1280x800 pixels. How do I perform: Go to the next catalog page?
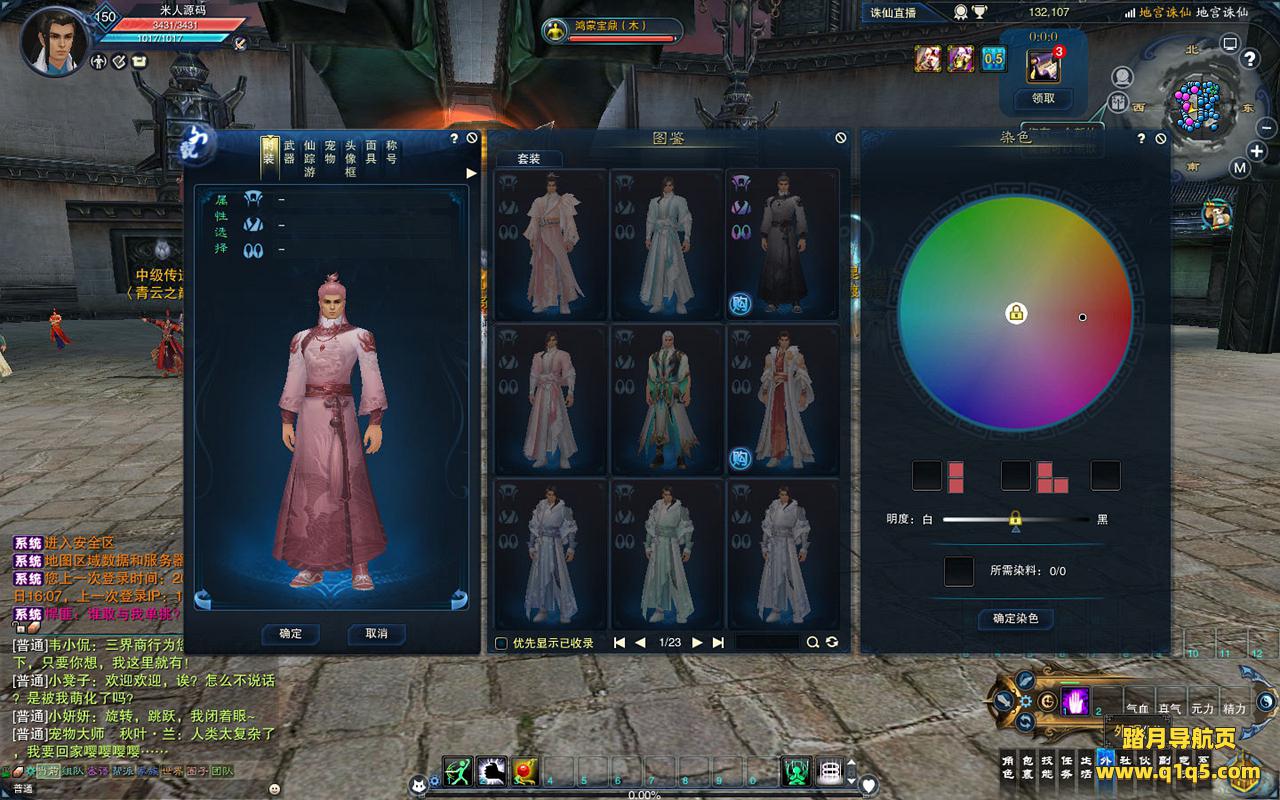697,643
